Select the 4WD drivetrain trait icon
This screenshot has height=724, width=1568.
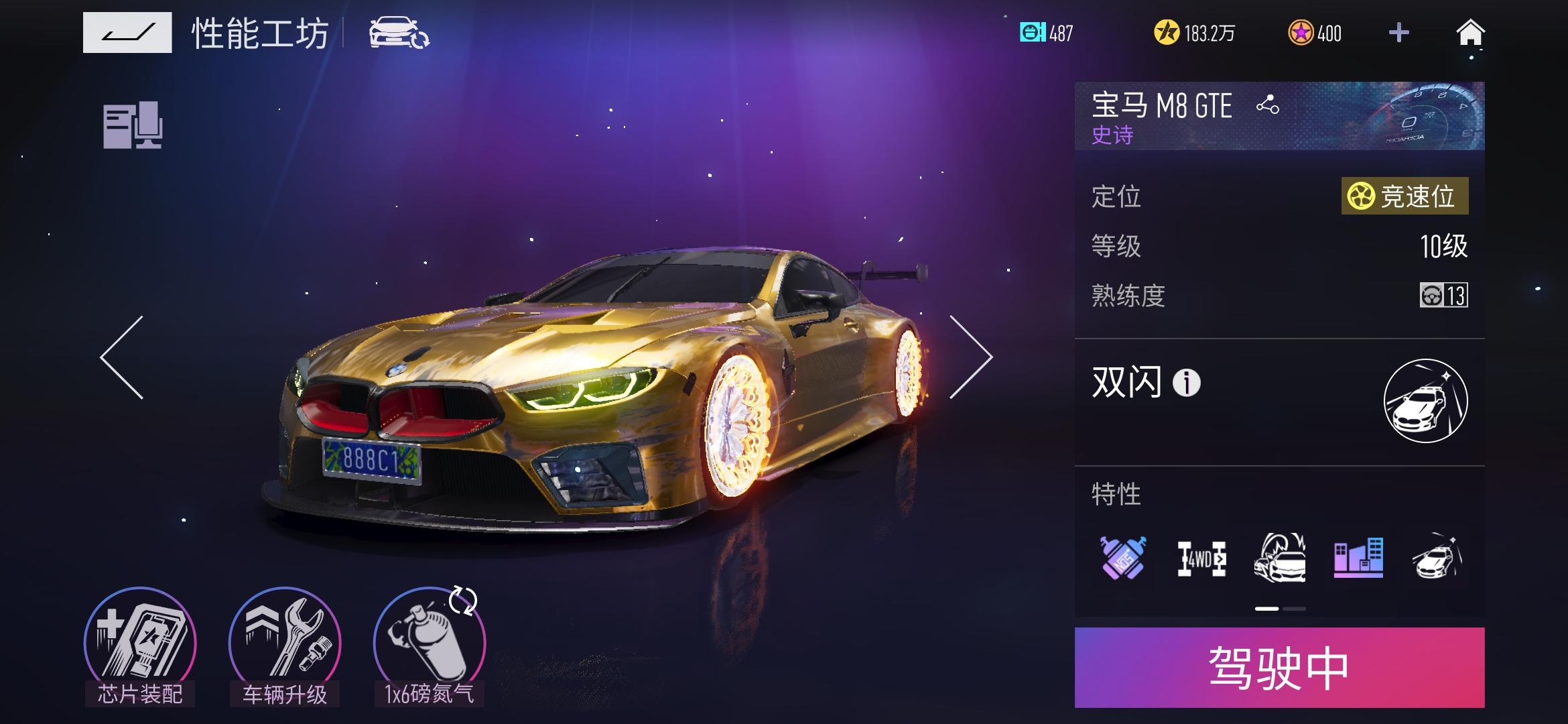tap(1201, 558)
